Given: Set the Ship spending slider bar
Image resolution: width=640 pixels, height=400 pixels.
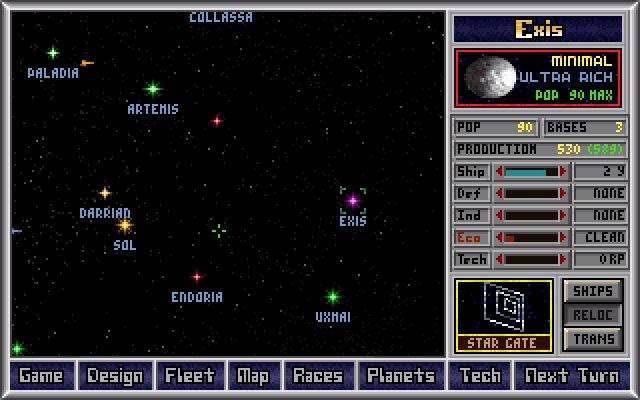Looking at the screenshot, I should point(532,171).
